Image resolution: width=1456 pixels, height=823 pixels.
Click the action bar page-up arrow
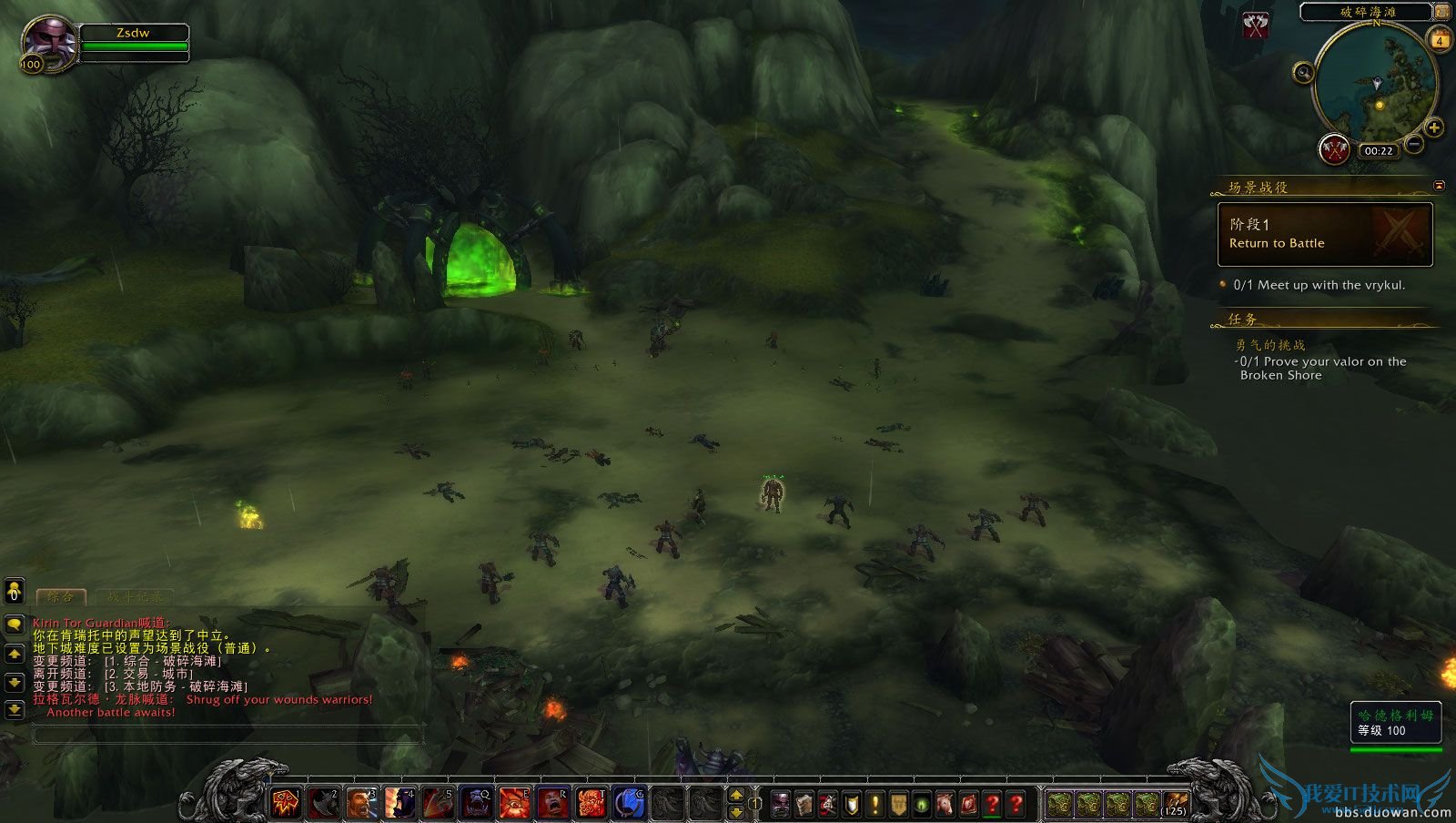point(736,794)
